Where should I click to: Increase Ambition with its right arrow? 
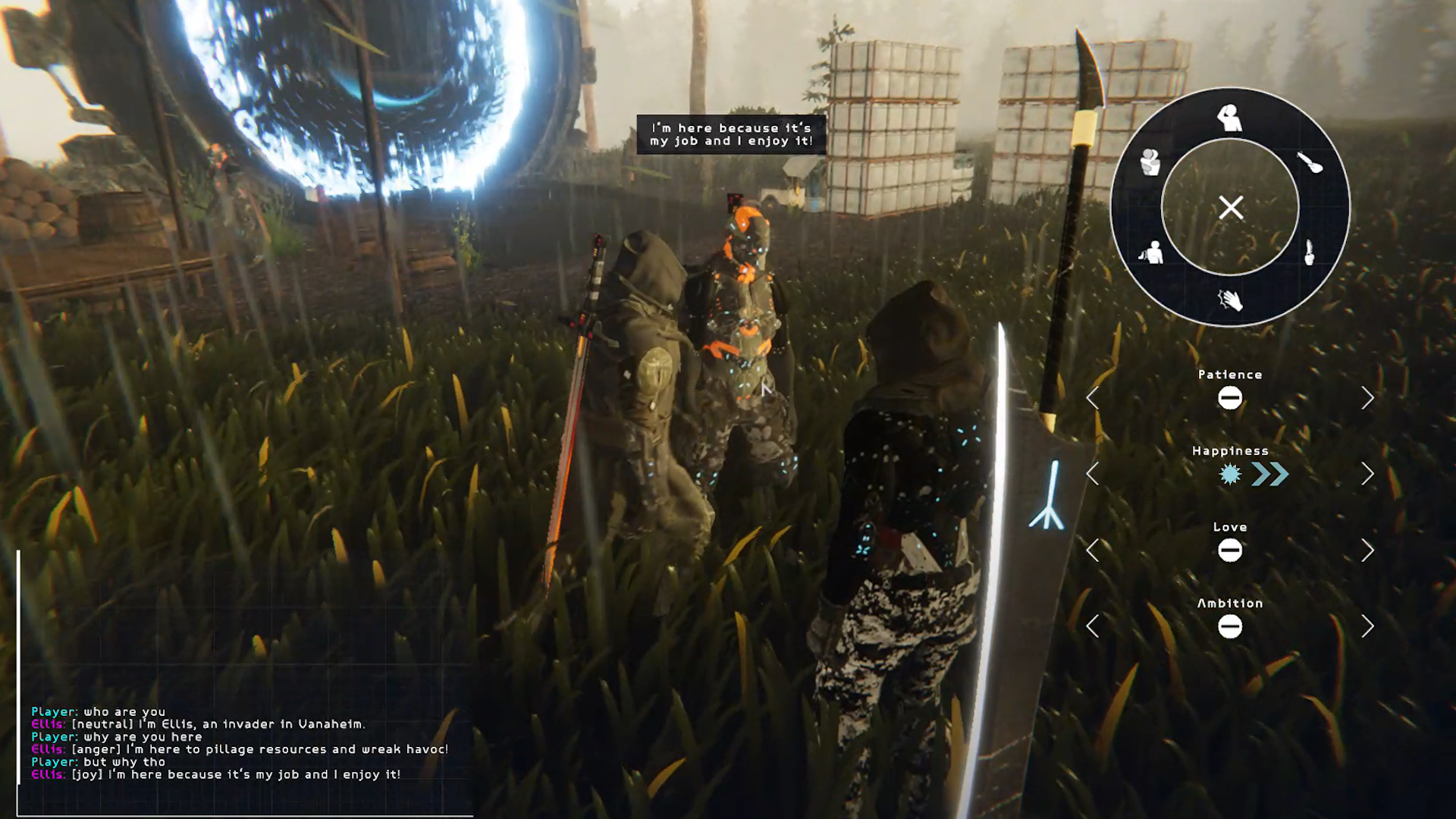point(1367,626)
